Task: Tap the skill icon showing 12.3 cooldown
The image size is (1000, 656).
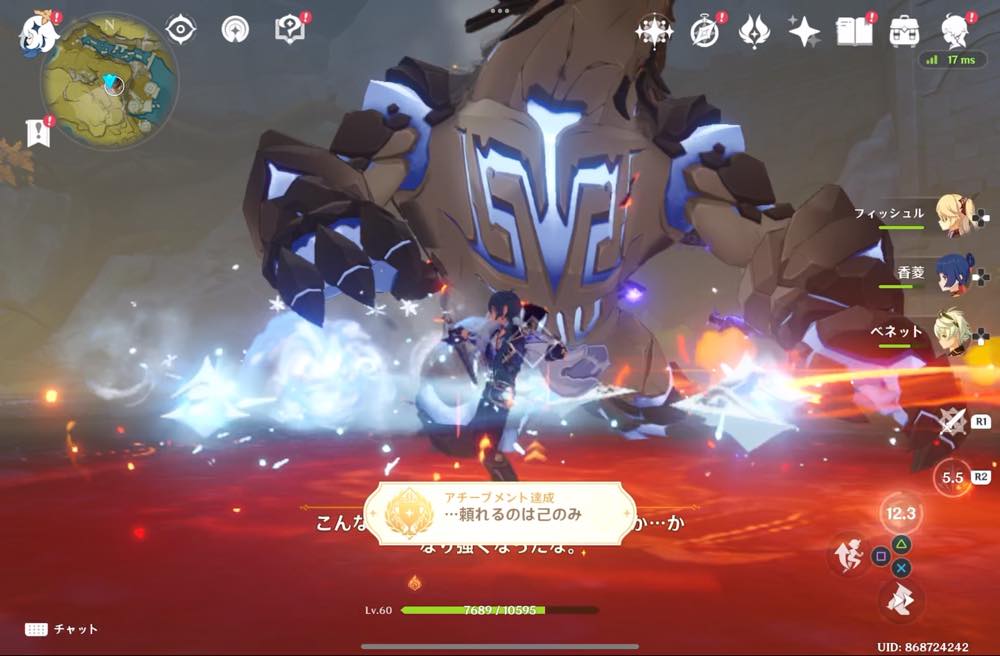Action: [x=901, y=513]
